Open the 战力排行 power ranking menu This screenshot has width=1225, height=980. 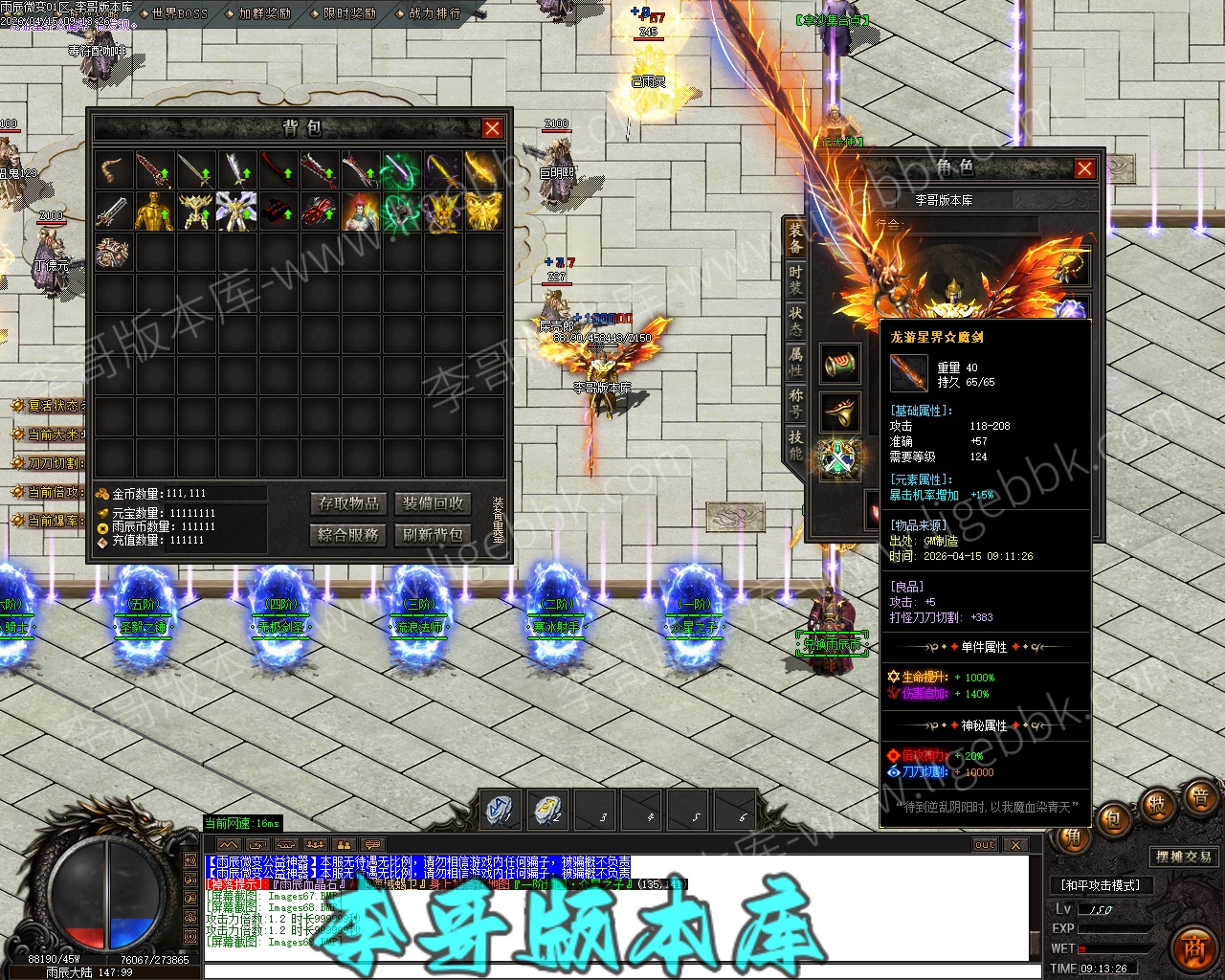tap(434, 13)
